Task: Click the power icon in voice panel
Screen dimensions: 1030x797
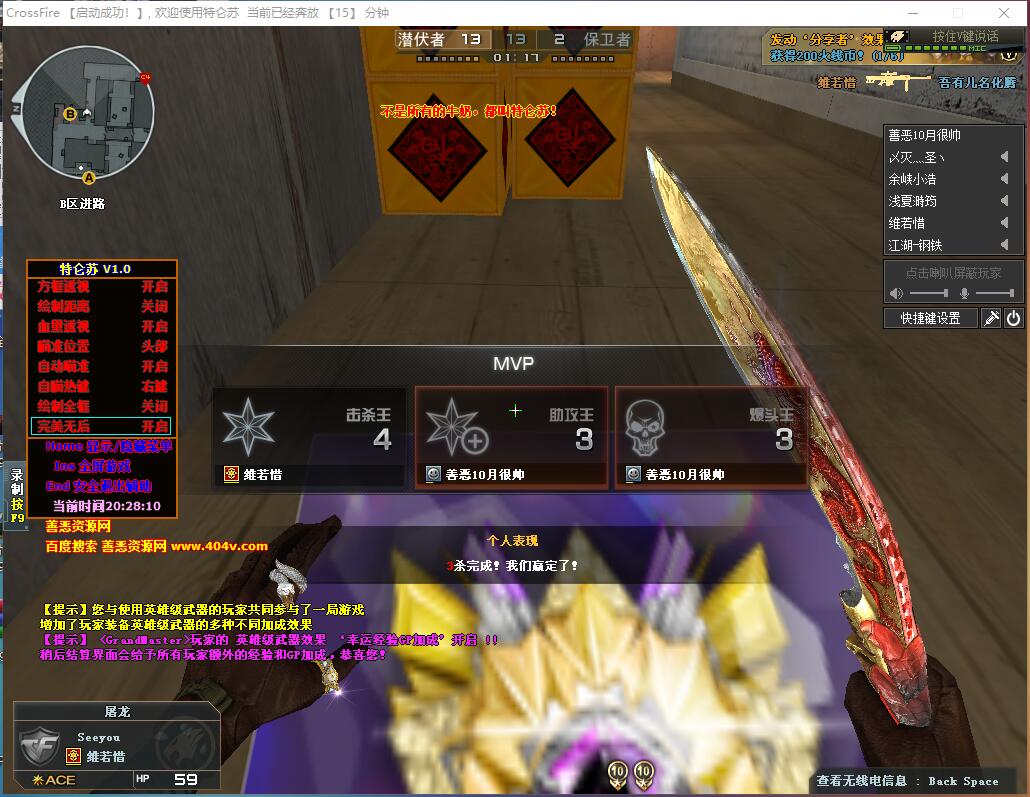Action: pos(1013,318)
